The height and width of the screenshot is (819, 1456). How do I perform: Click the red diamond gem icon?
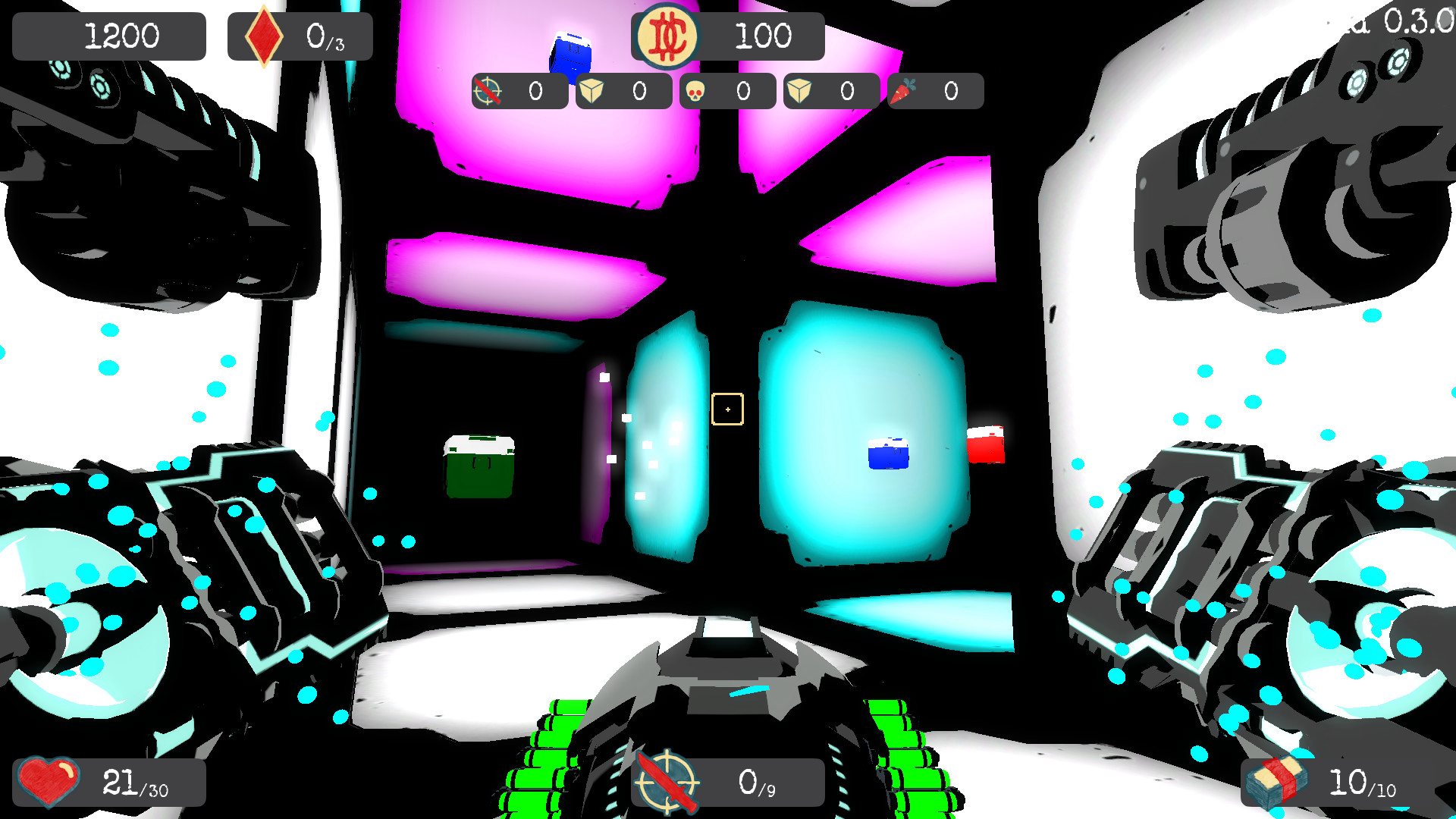pyautogui.click(x=263, y=36)
